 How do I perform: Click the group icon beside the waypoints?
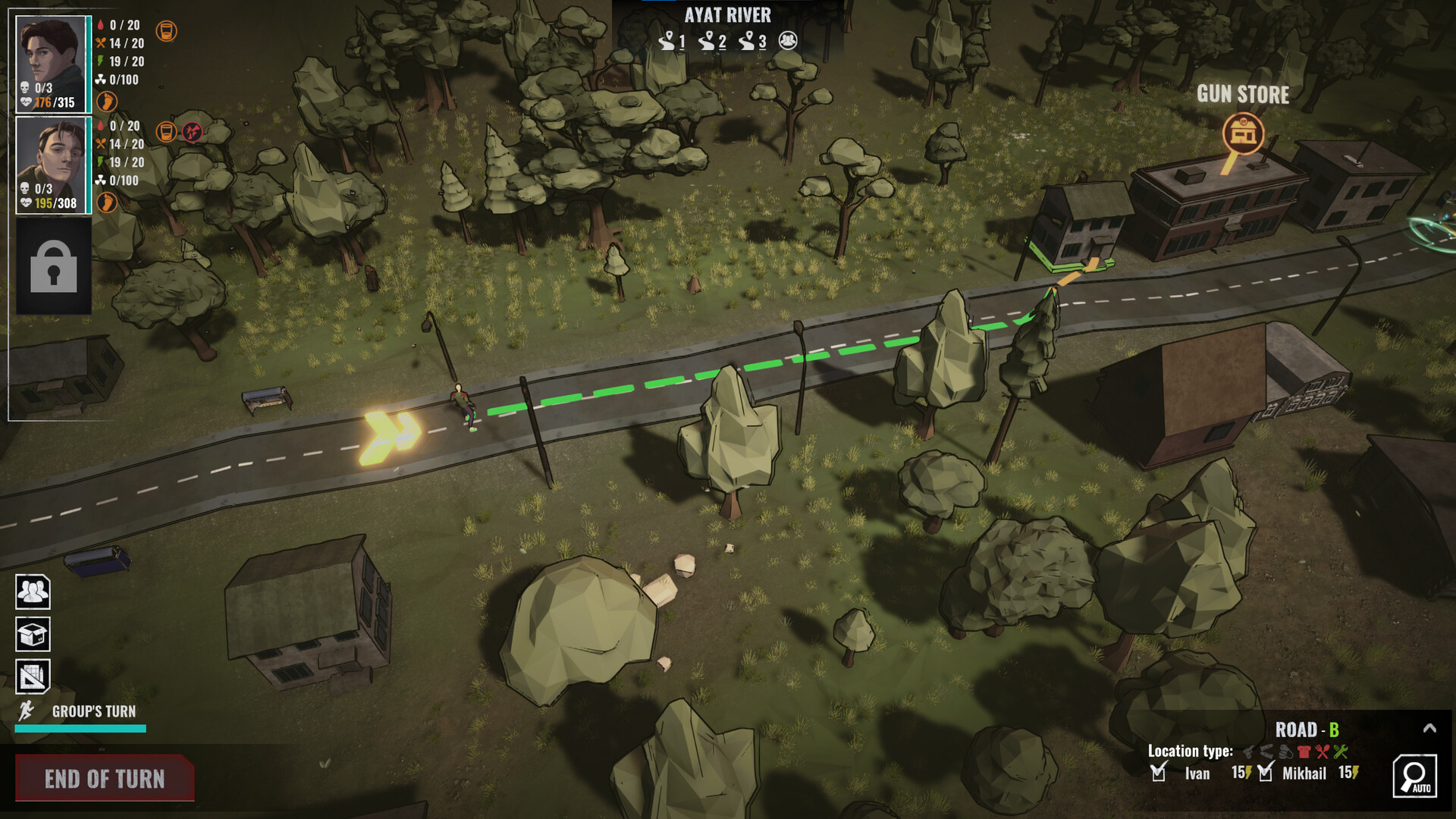[x=788, y=41]
